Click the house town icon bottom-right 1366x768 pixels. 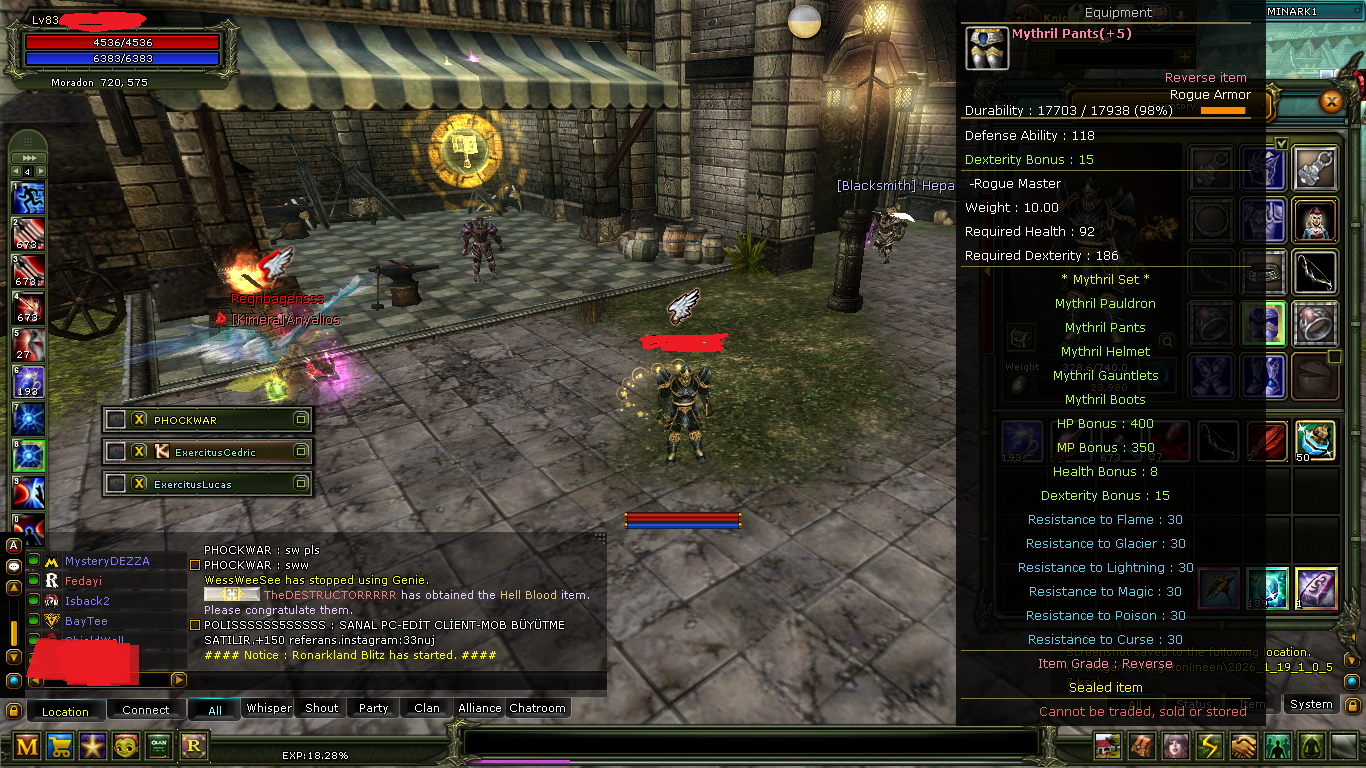[1107, 746]
